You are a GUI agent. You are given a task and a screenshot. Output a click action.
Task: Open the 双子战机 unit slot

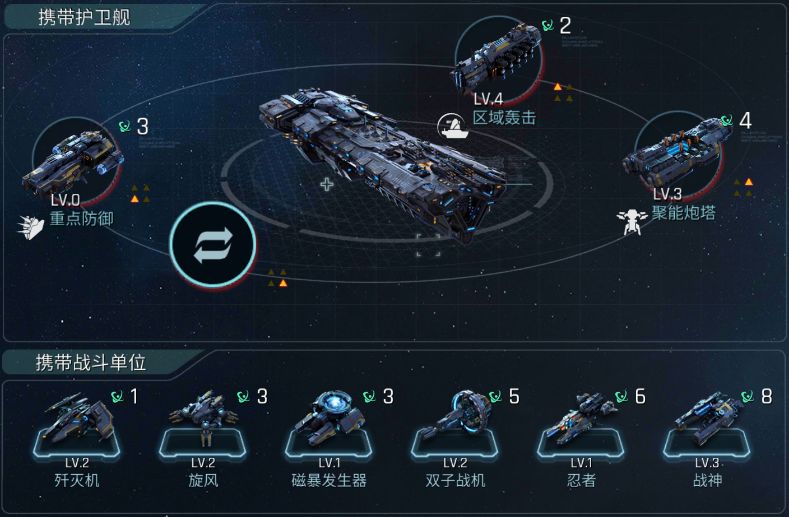pyautogui.click(x=455, y=426)
